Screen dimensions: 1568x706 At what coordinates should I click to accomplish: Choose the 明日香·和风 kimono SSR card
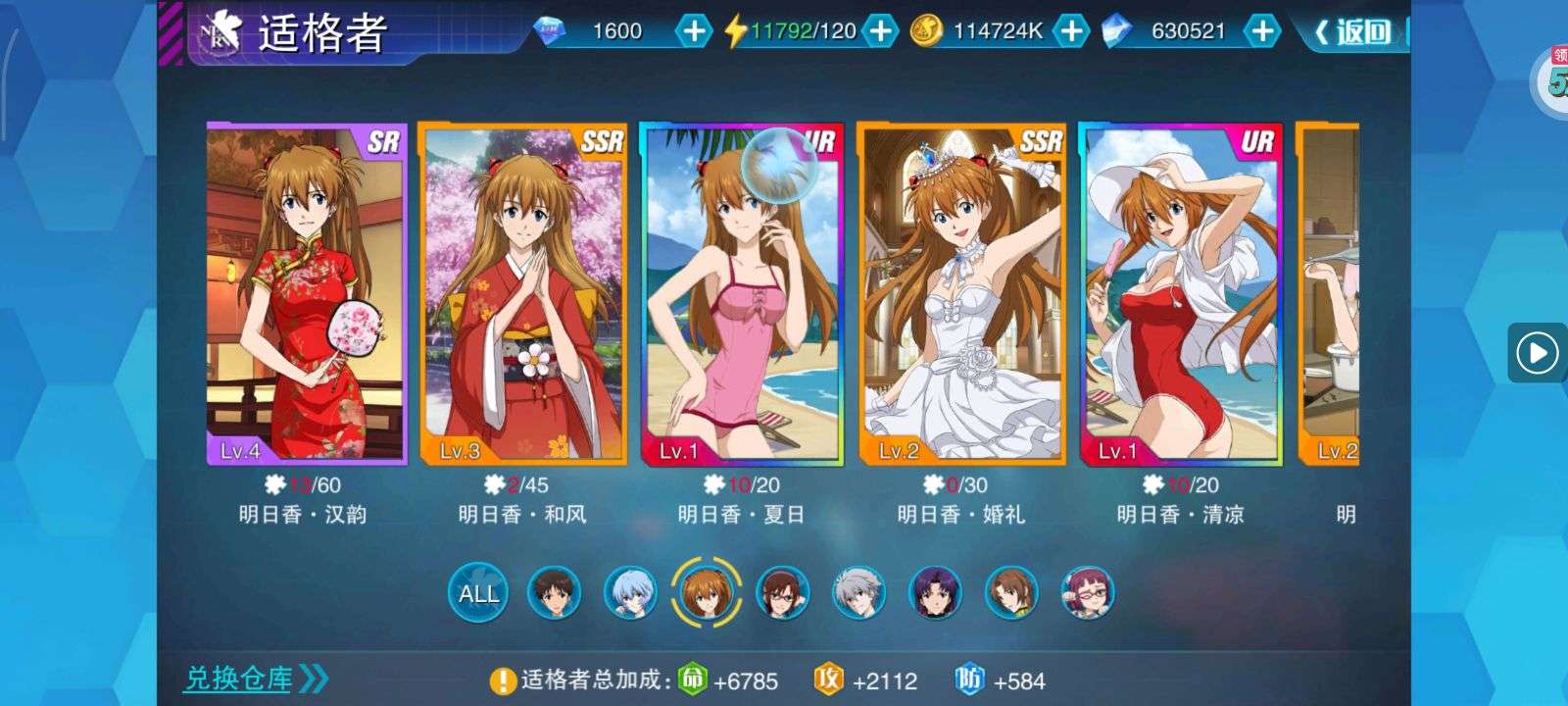point(522,293)
